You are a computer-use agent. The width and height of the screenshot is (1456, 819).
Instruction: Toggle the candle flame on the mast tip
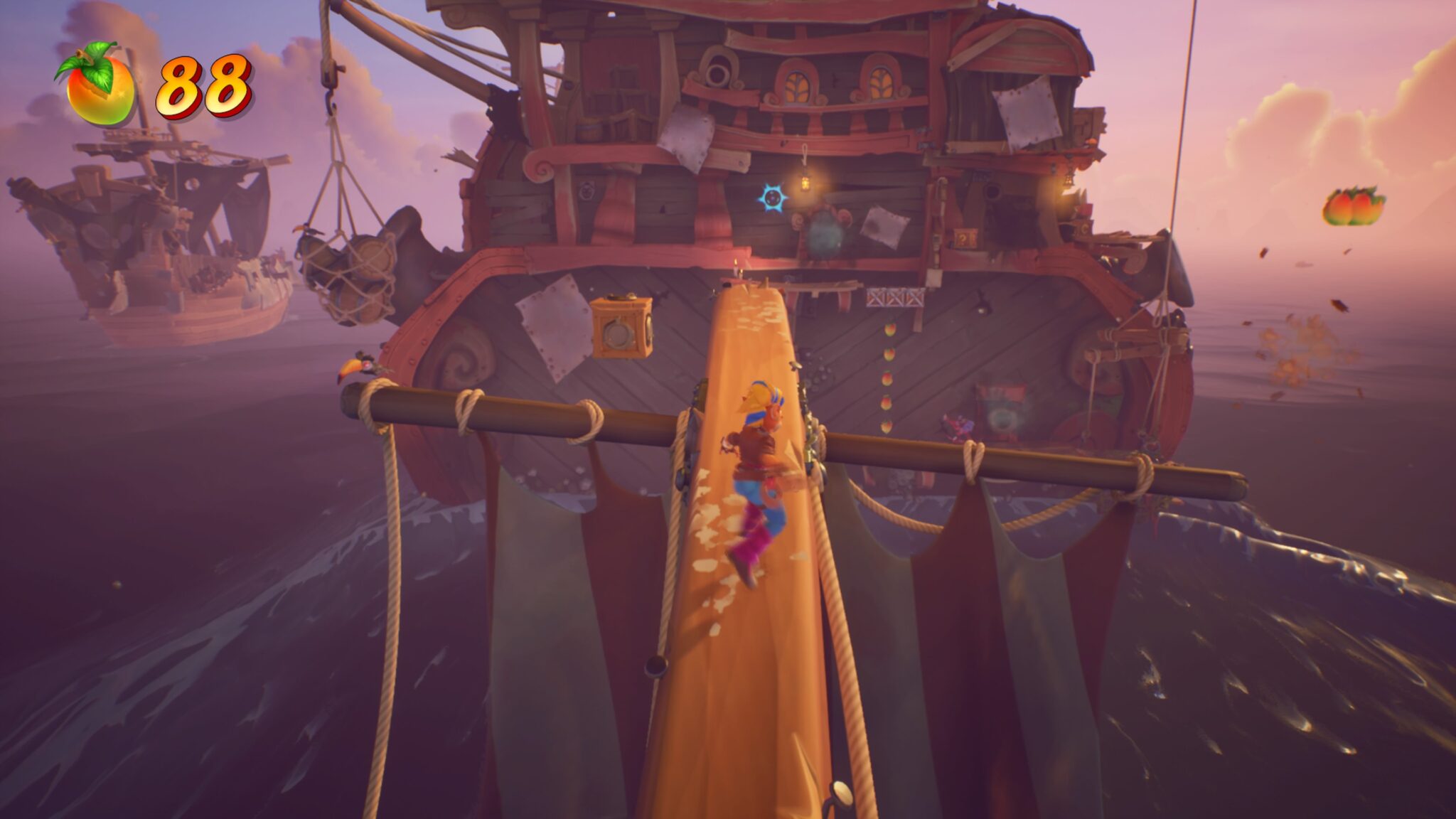(x=736, y=262)
